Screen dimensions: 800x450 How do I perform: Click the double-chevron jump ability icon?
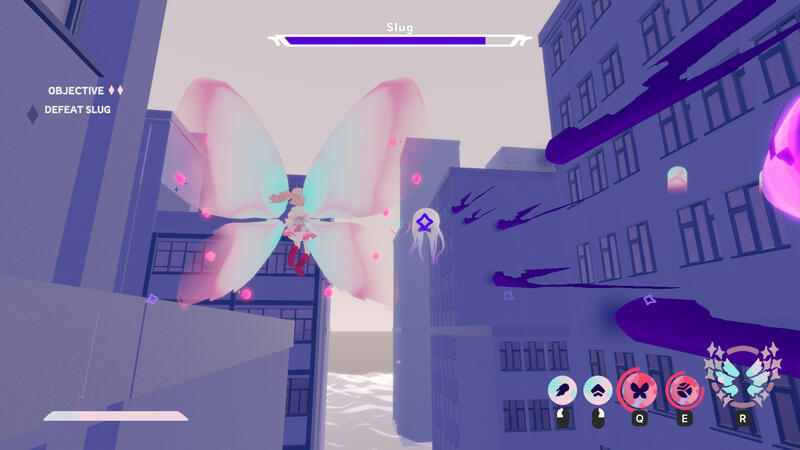click(598, 390)
